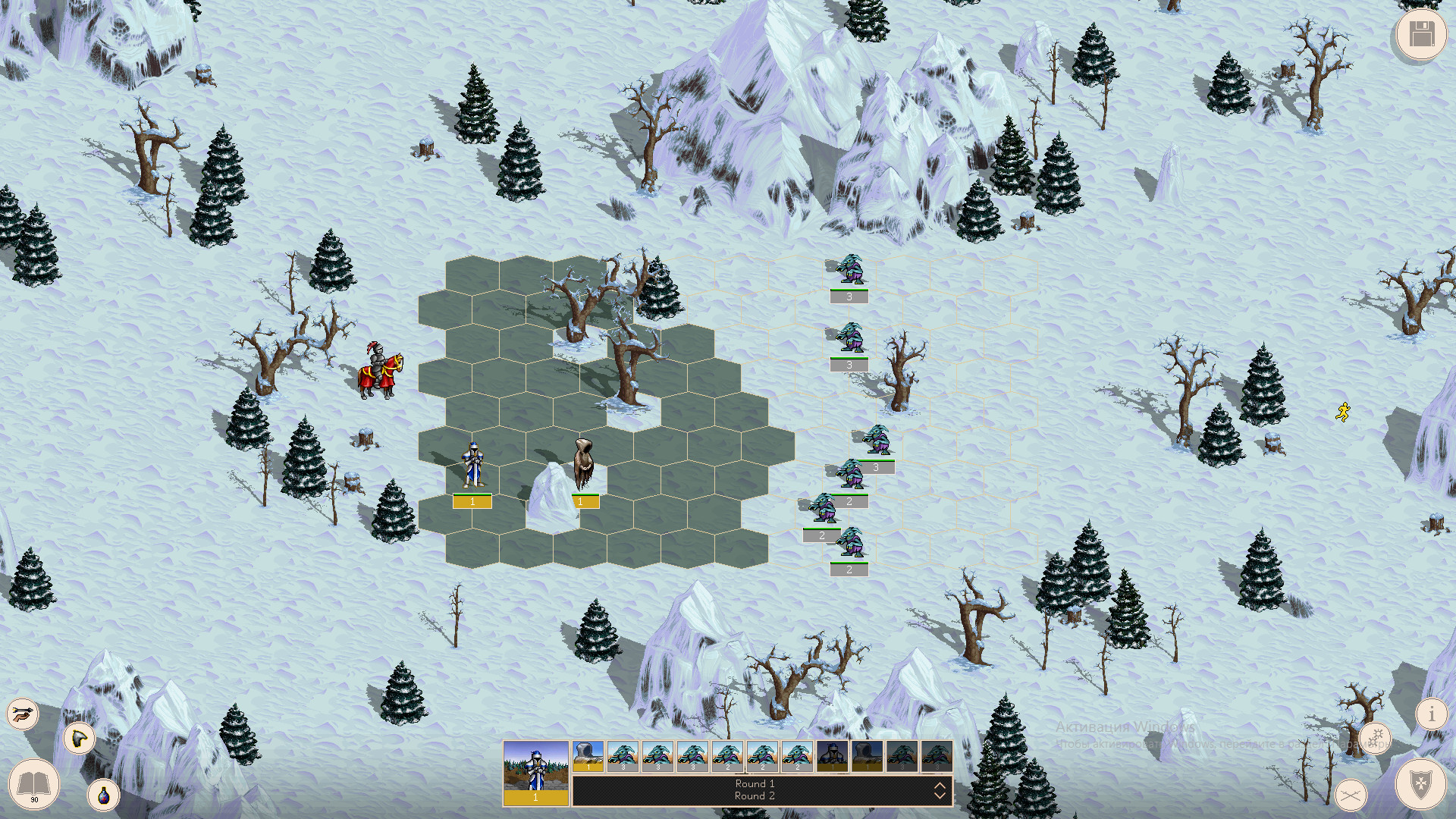Click the down chevron beside Round 2
1456x819 pixels.
(940, 796)
